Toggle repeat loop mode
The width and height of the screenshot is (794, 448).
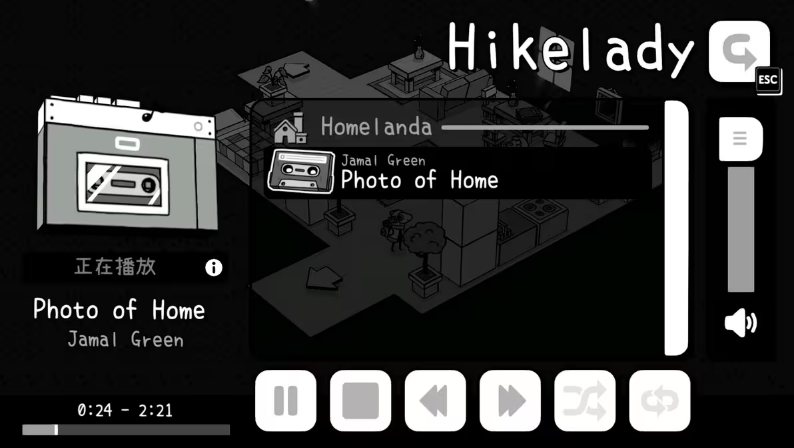pos(660,401)
